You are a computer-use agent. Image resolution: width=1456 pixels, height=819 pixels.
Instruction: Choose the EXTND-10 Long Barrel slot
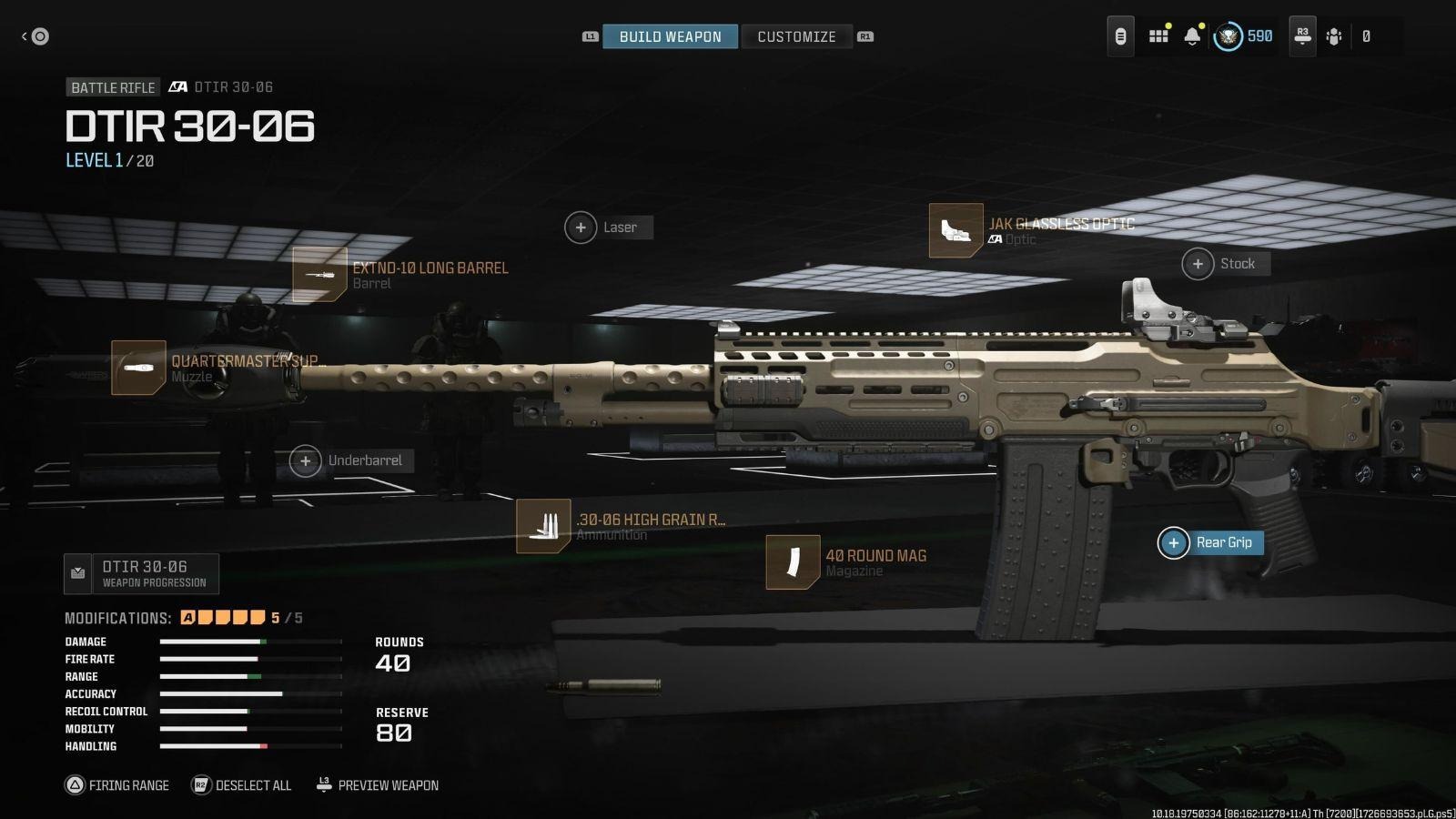(319, 275)
